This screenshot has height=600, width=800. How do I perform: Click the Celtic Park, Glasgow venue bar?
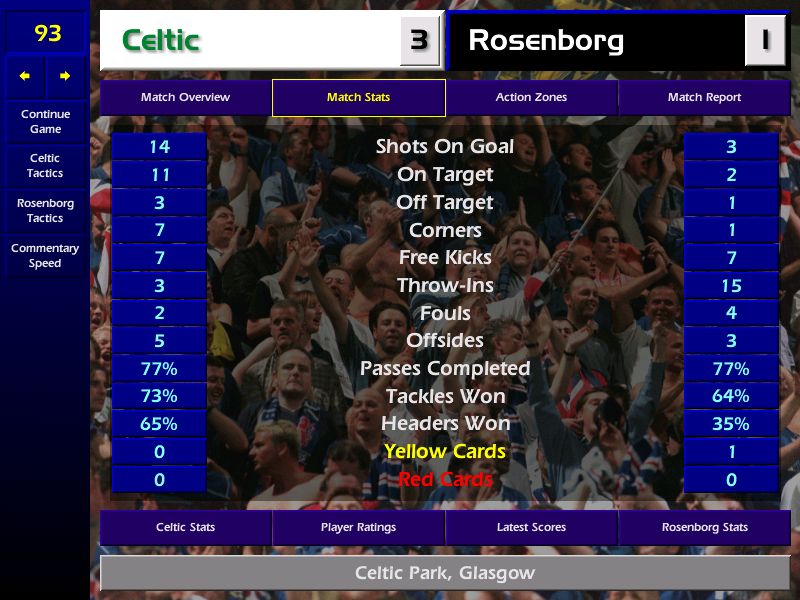point(444,574)
